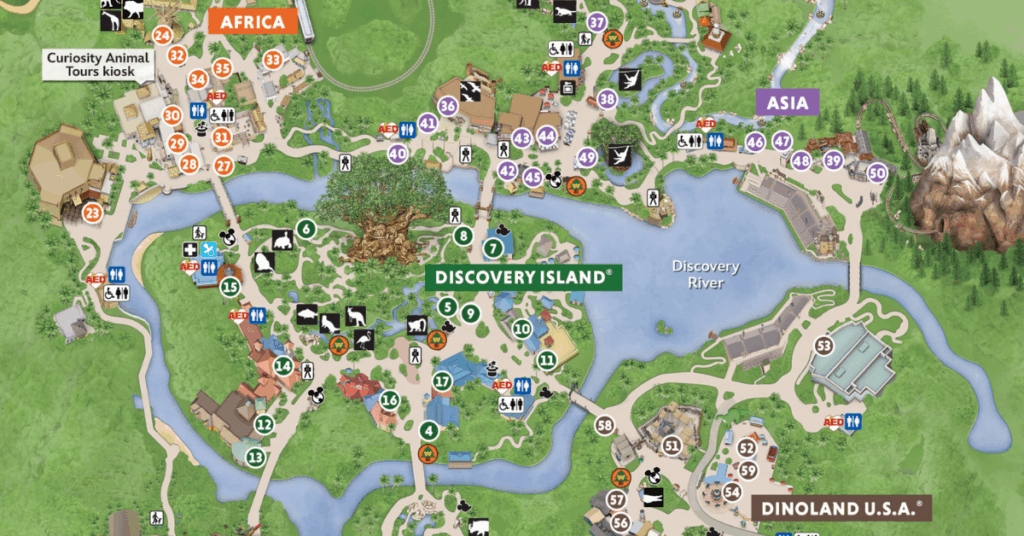This screenshot has height=536, width=1024.
Task: Select map marker number 53
Action: coord(824,346)
